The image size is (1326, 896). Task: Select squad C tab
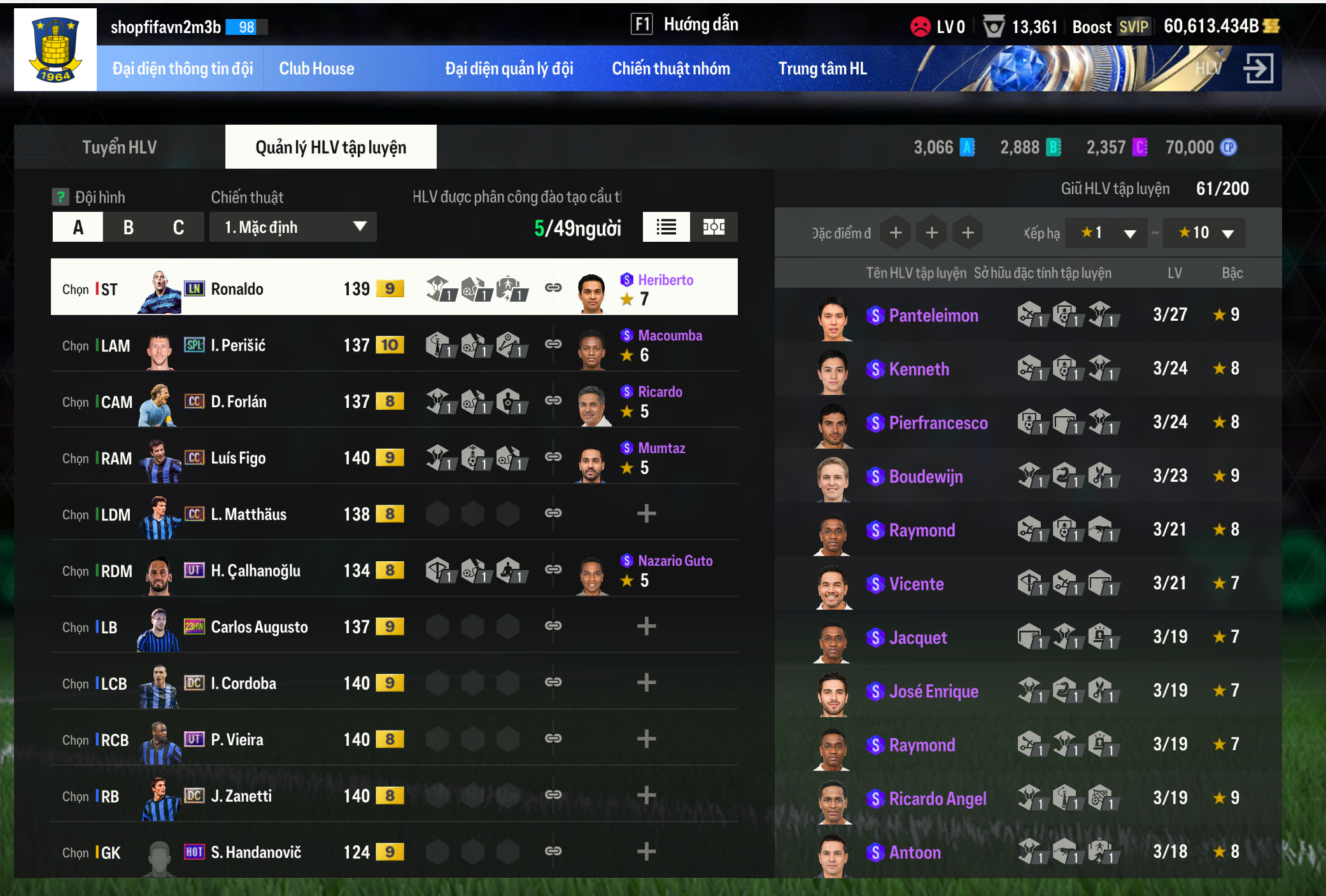178,227
